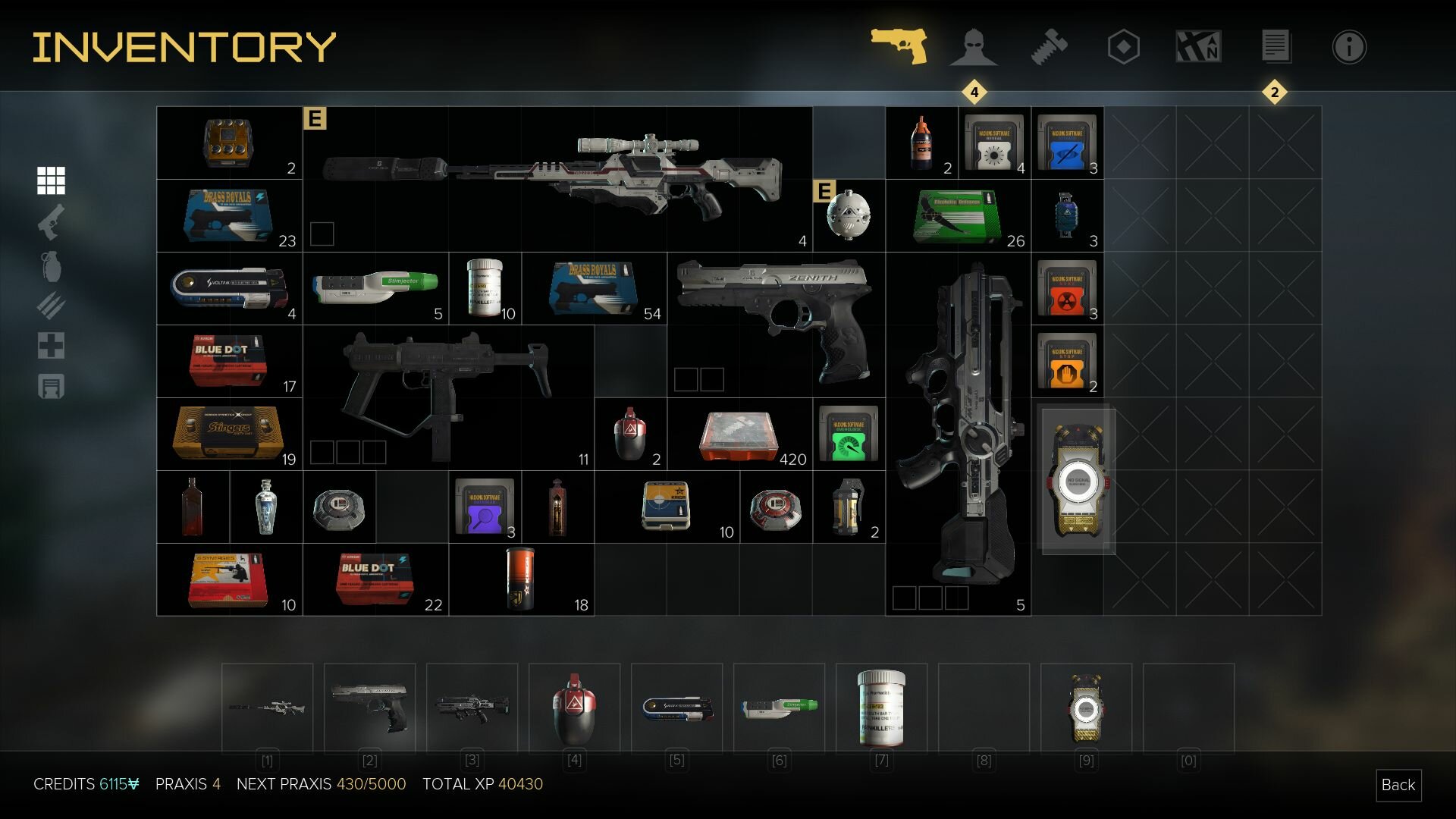Open the map tab in the top bar
The width and height of the screenshot is (1456, 819).
point(1198,47)
